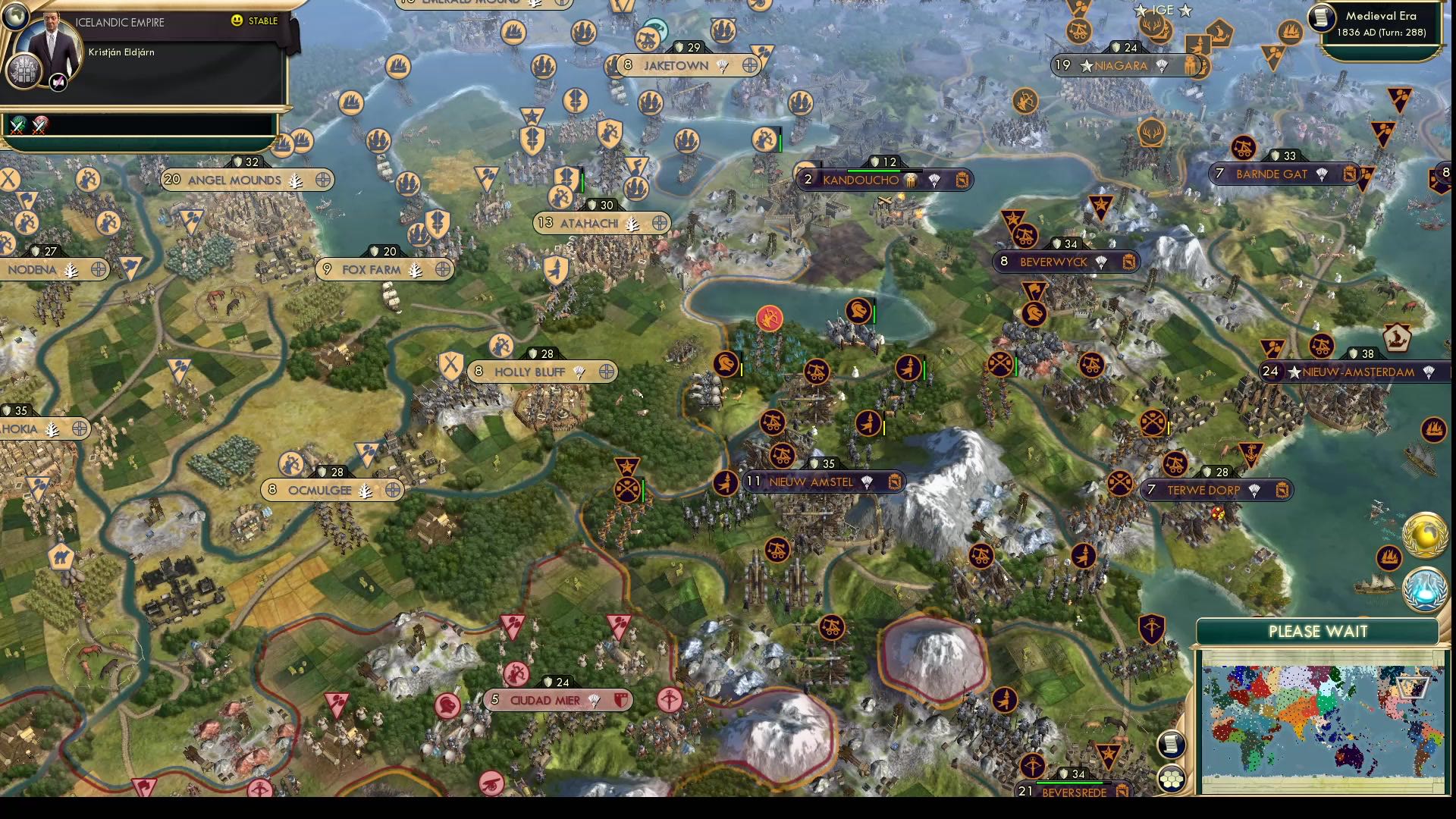Click the Holly Bluff city banner
The height and width of the screenshot is (819, 1456).
[x=529, y=372]
